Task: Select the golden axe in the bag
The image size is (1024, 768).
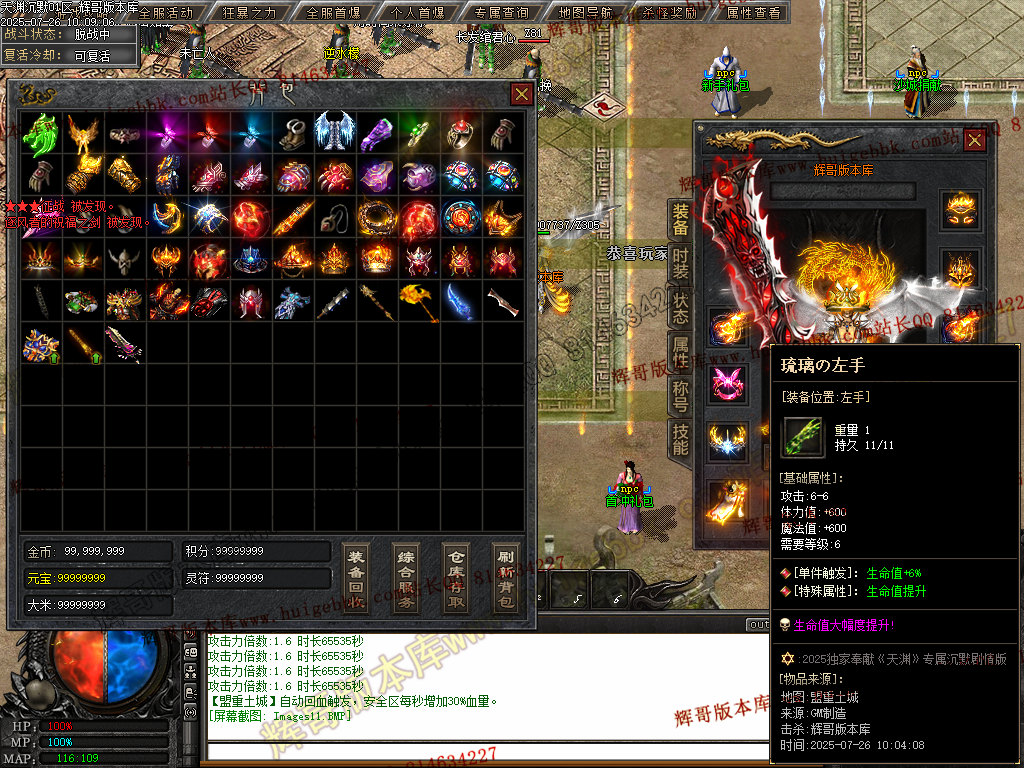Action: (418, 300)
